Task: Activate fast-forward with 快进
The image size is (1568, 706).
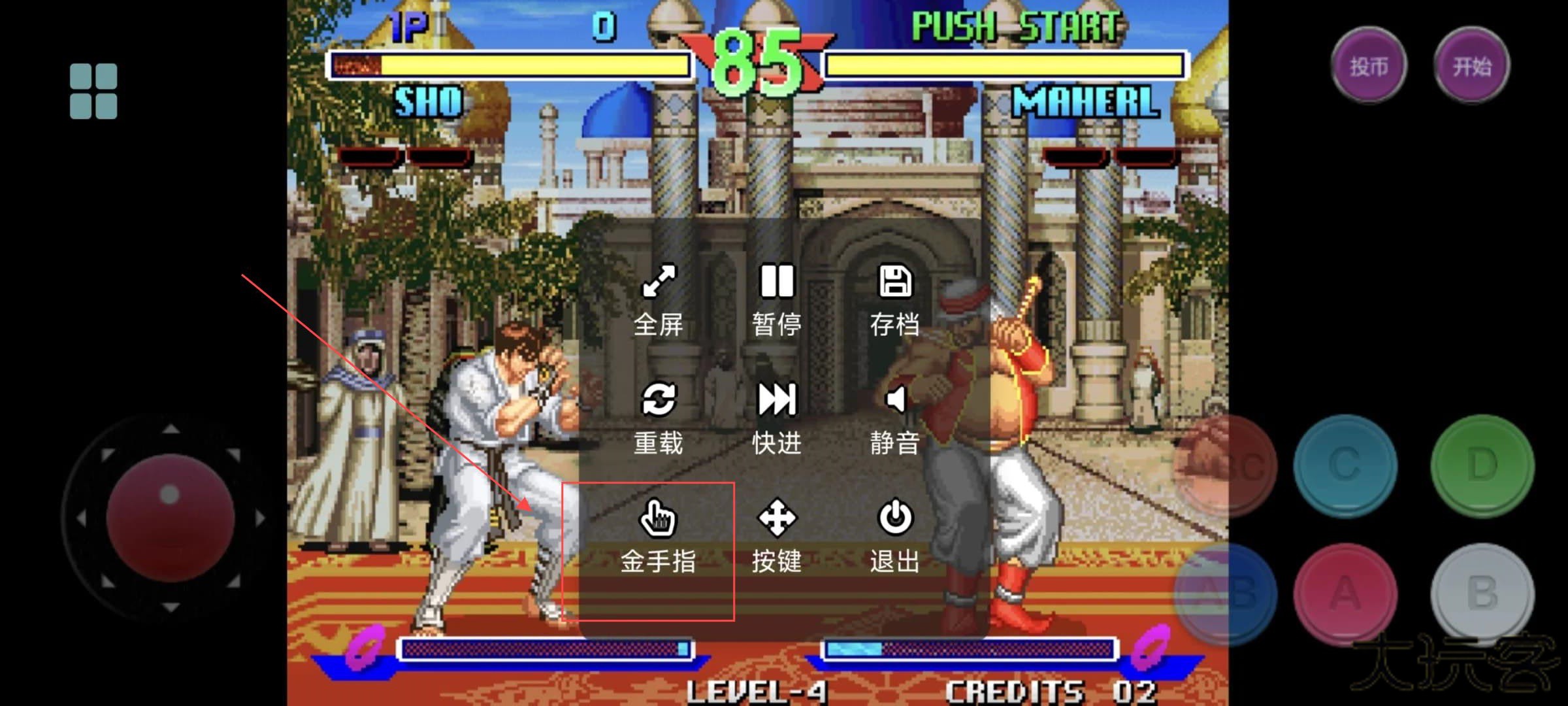Action: point(777,418)
